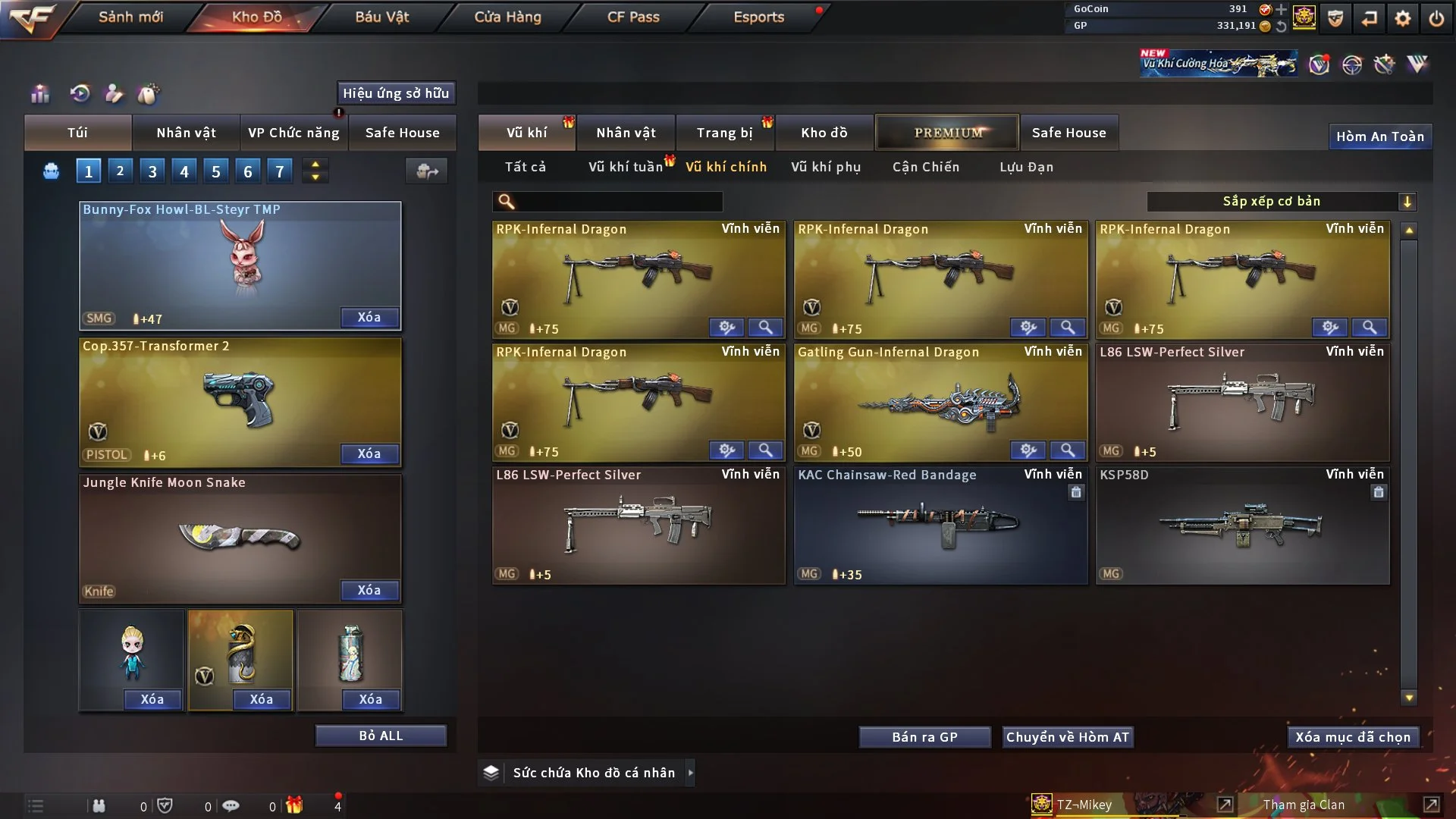
Task: Open settings via the gear icon
Action: pos(1403,18)
